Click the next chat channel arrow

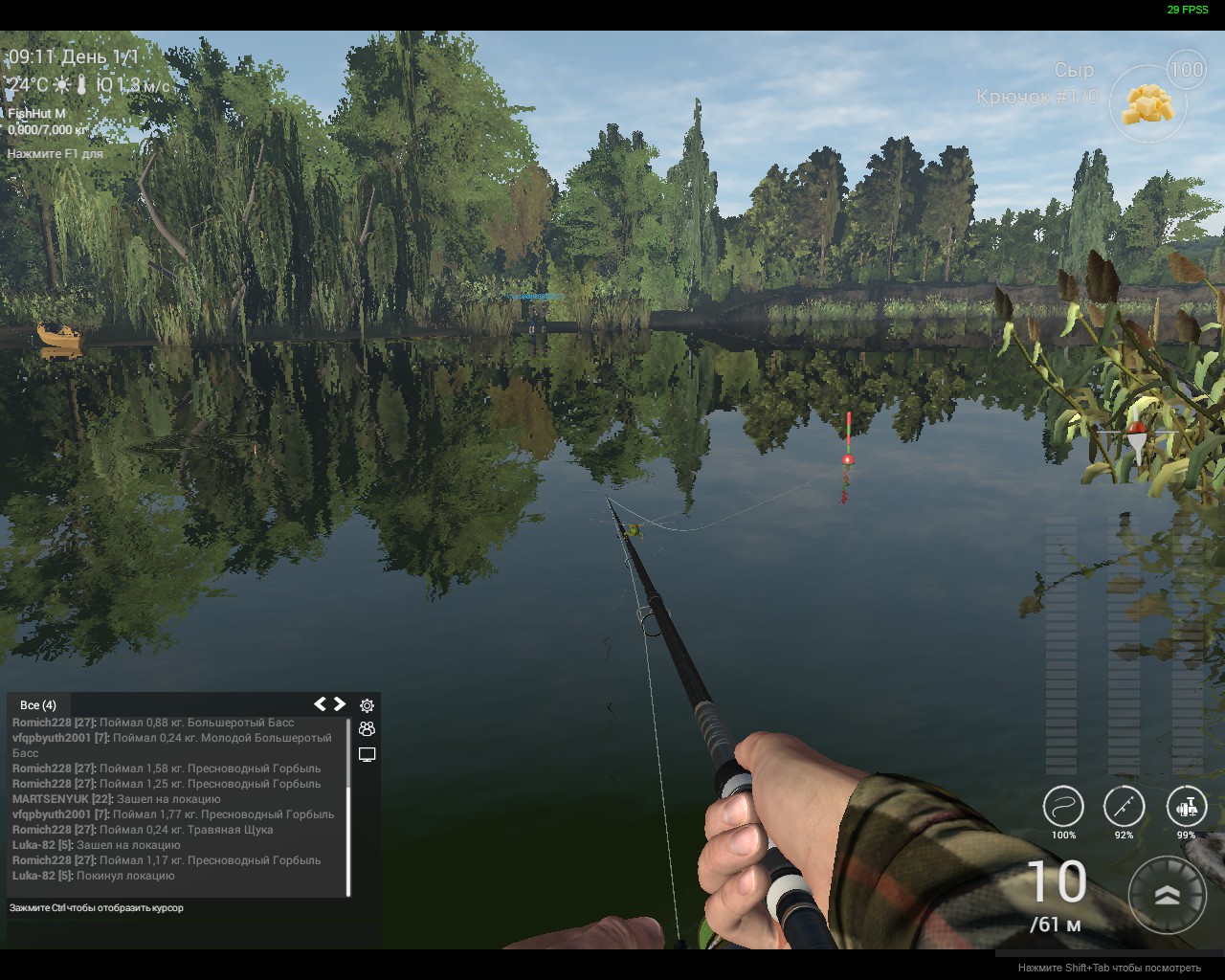(x=342, y=703)
